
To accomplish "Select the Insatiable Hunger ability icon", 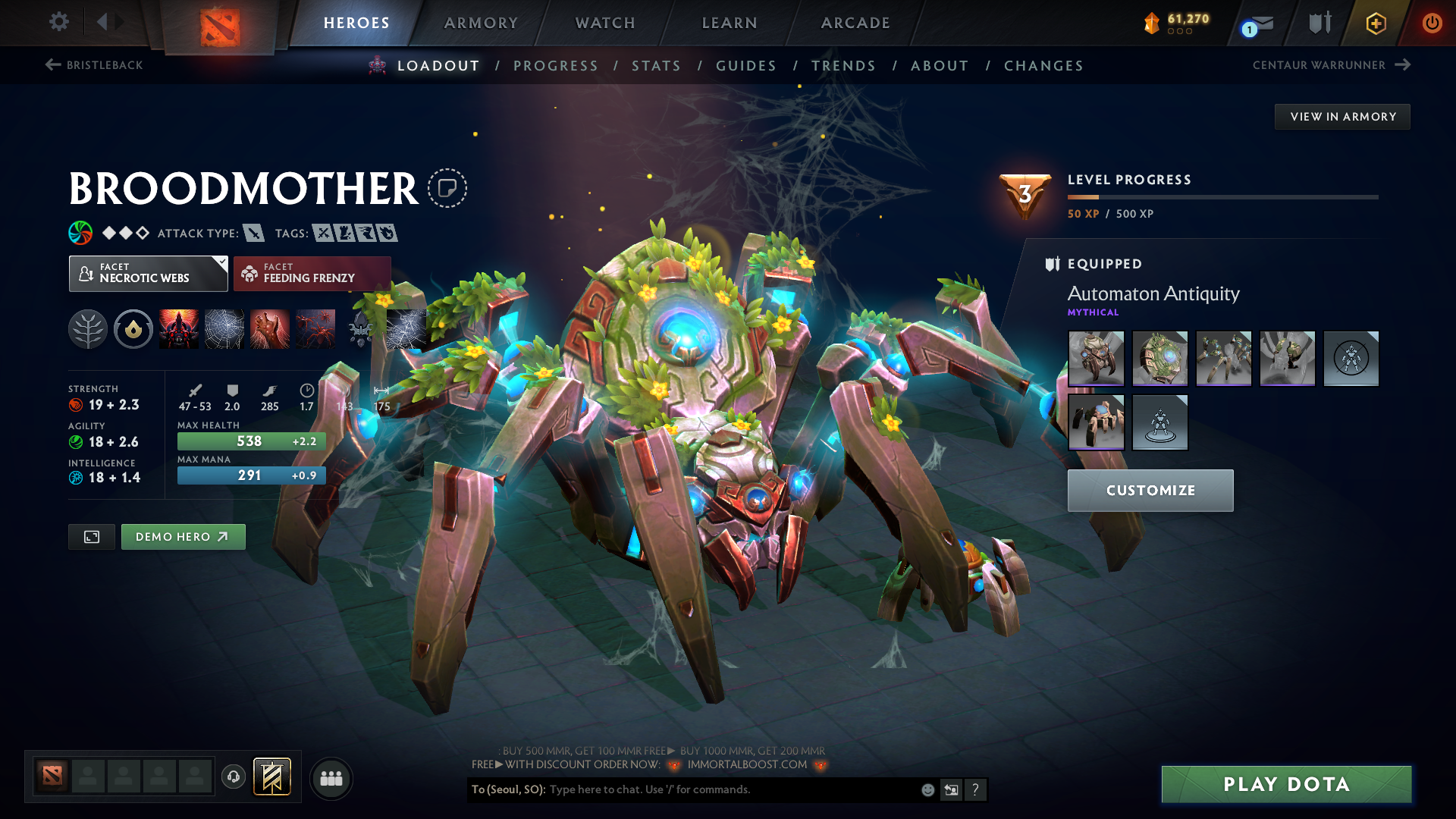I will click(179, 328).
